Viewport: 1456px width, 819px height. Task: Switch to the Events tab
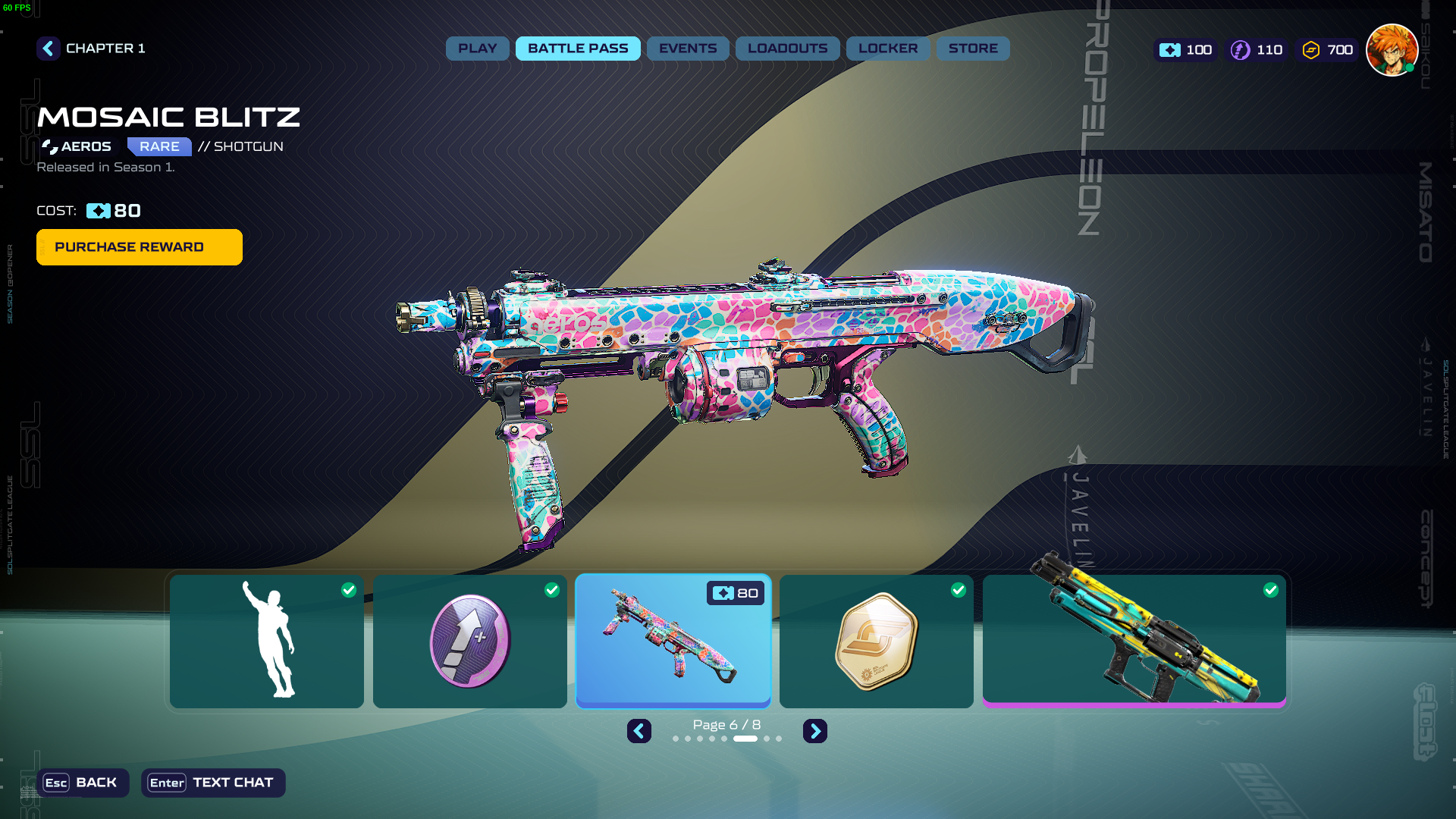688,49
